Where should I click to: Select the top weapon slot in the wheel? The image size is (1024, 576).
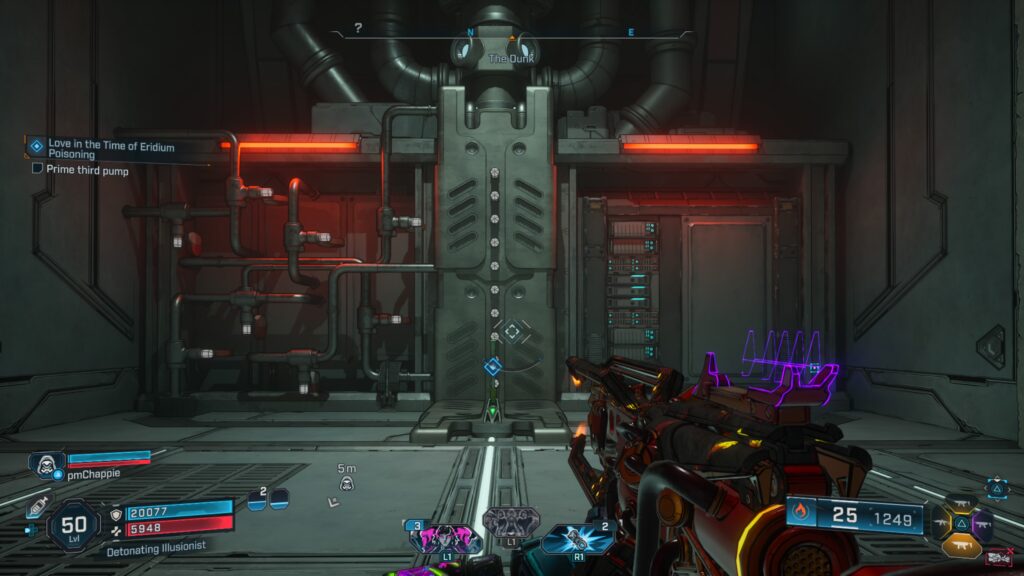point(960,502)
